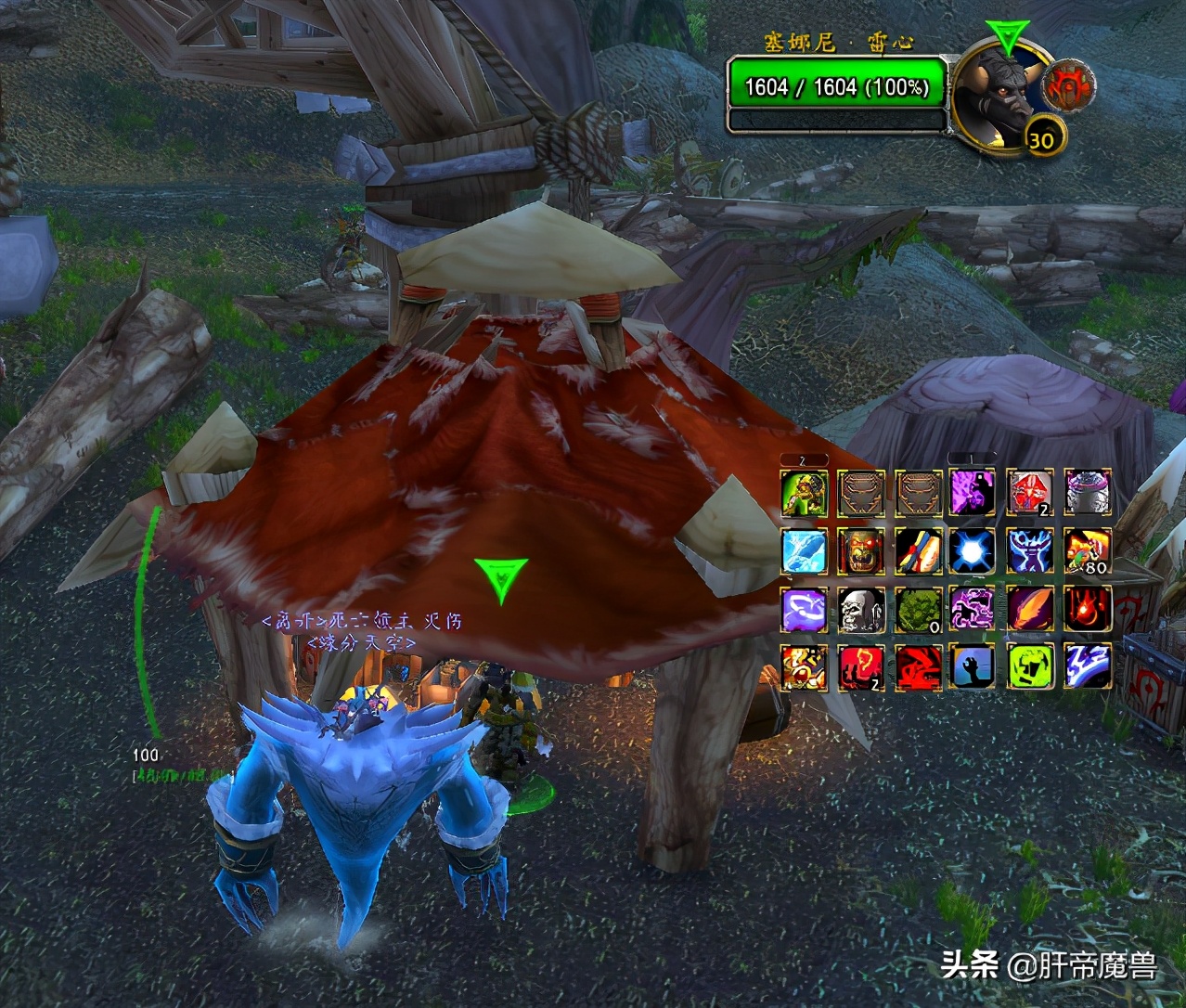Use the green leafy item with count 0

click(918, 609)
